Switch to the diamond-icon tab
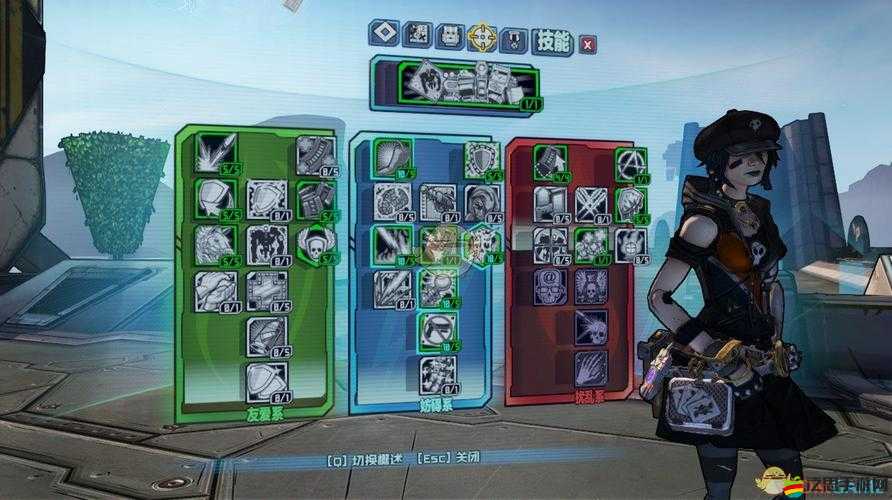The height and width of the screenshot is (500, 892). (x=385, y=35)
